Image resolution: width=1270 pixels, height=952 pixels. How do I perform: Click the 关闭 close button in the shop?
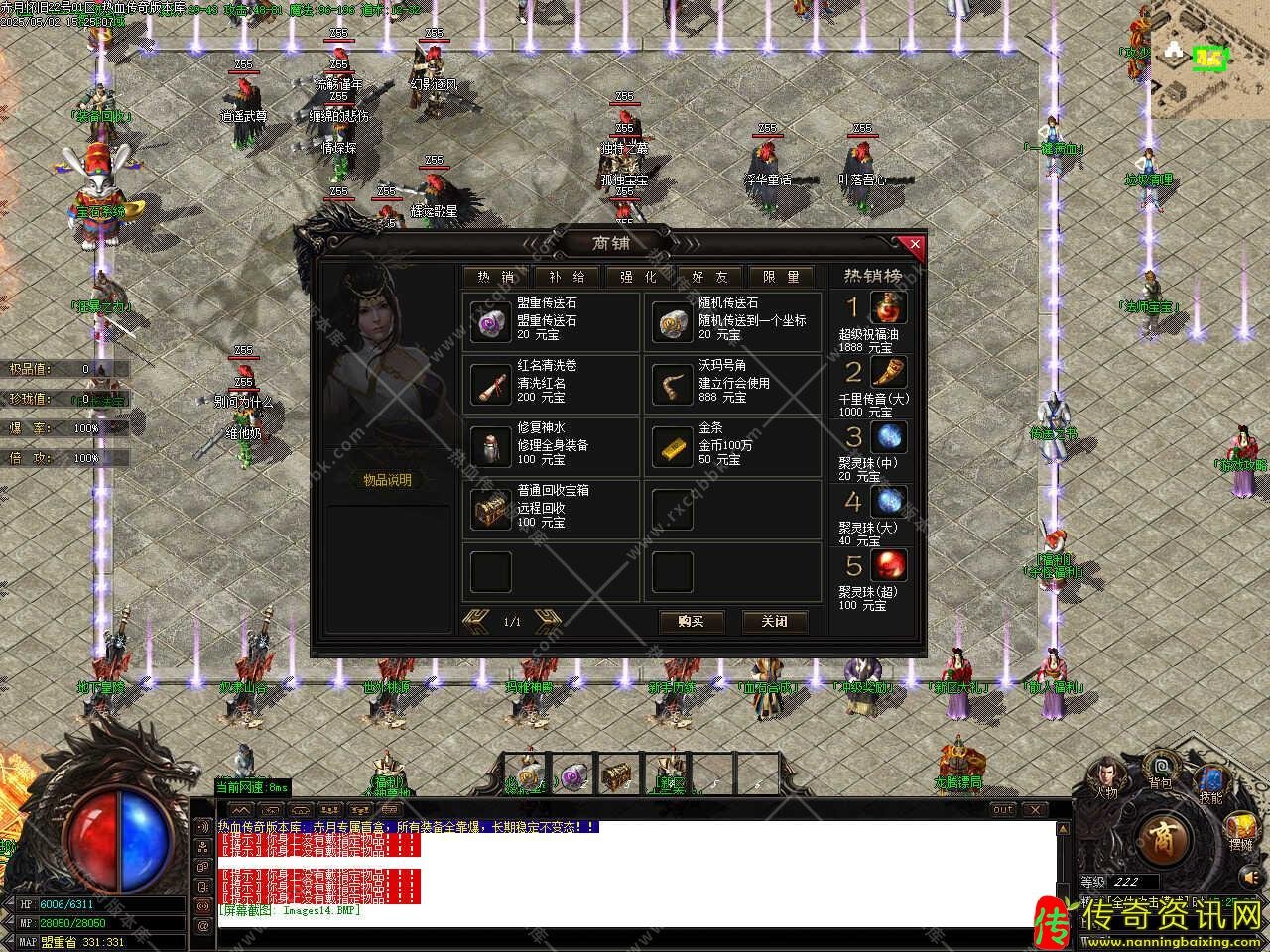(x=774, y=621)
